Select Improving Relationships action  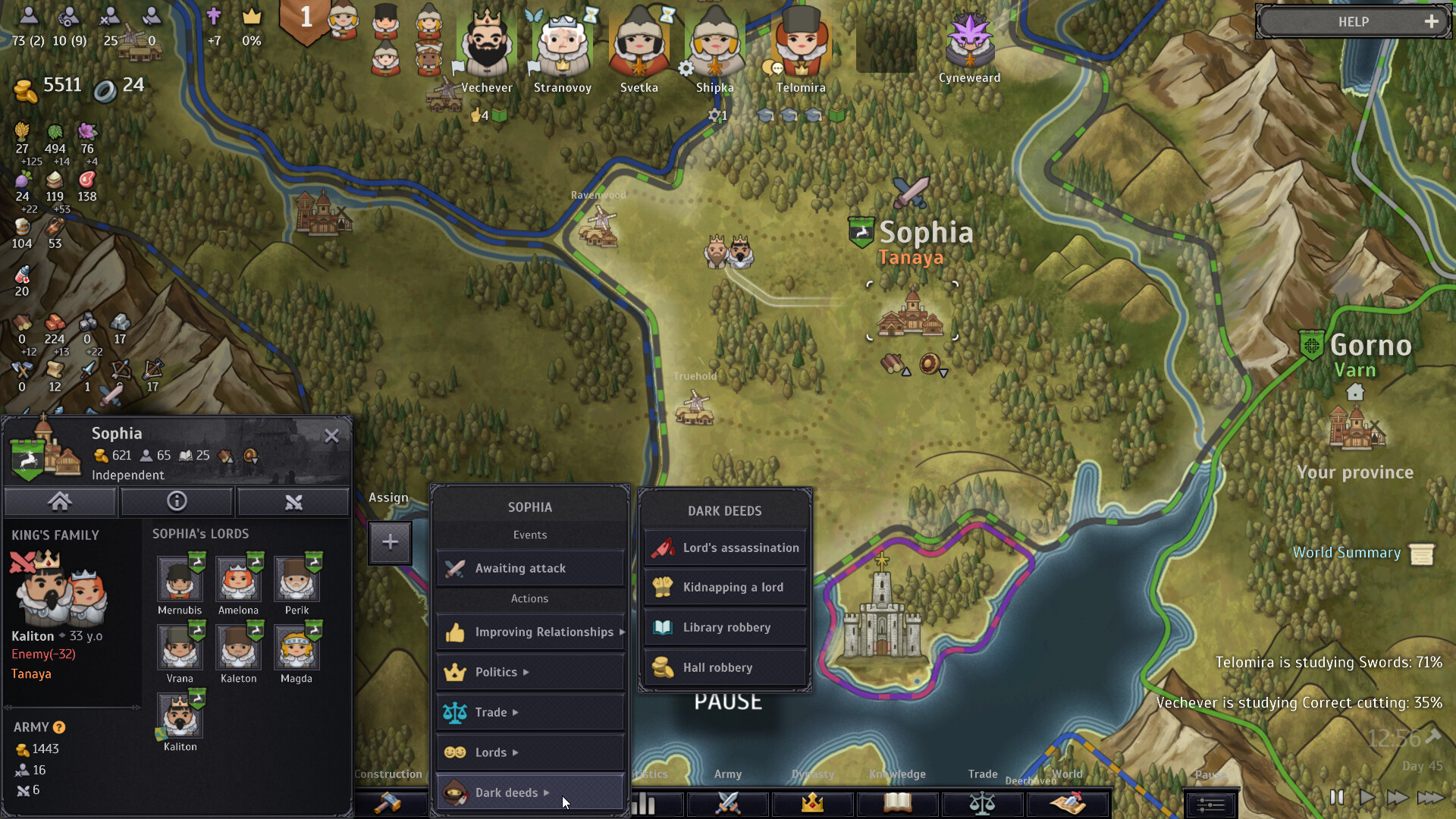point(529,632)
